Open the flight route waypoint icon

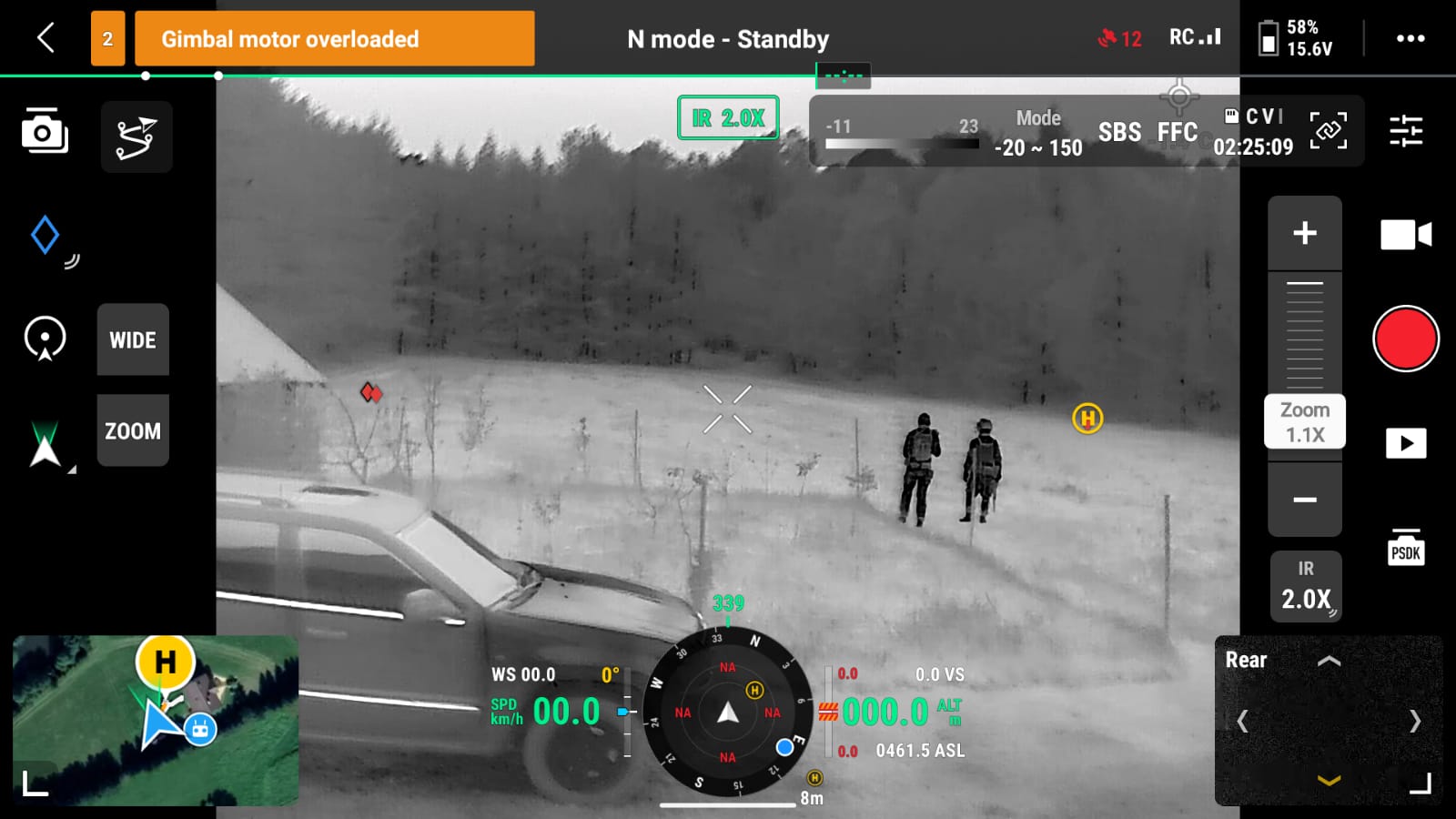tap(136, 137)
